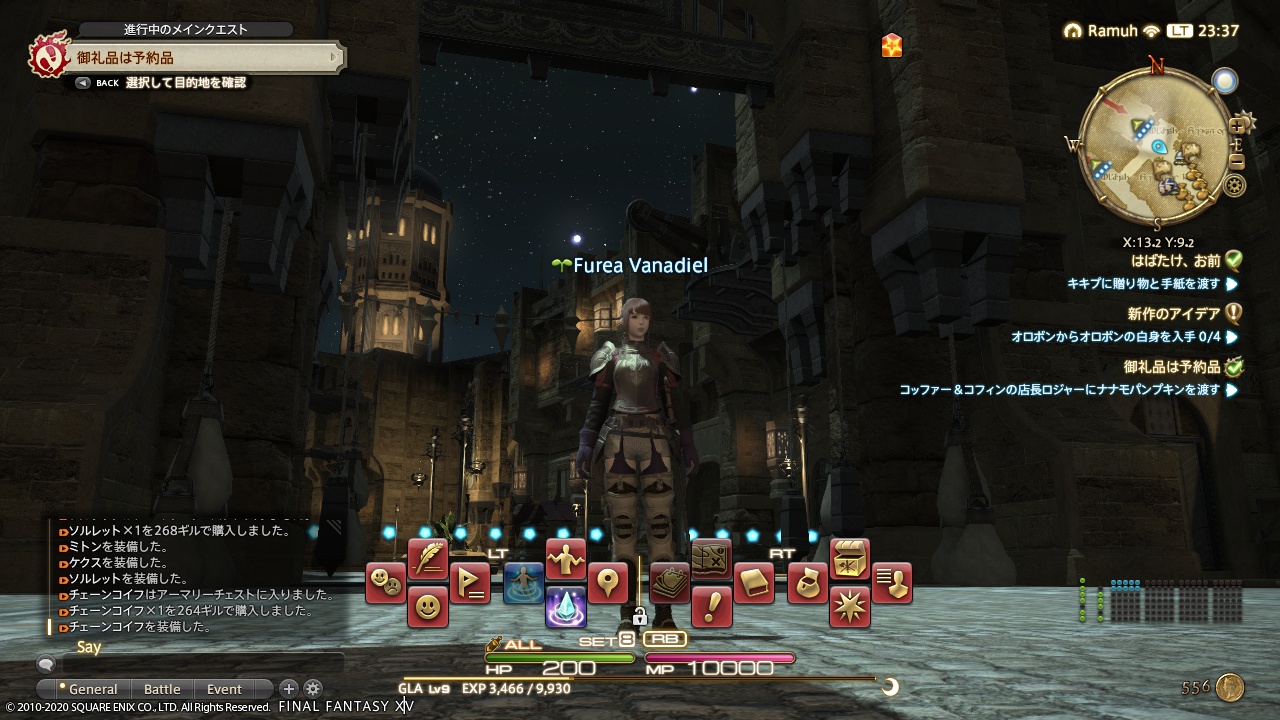1280x720 pixels.
Task: Switch to the Event chat tab
Action: coord(224,690)
